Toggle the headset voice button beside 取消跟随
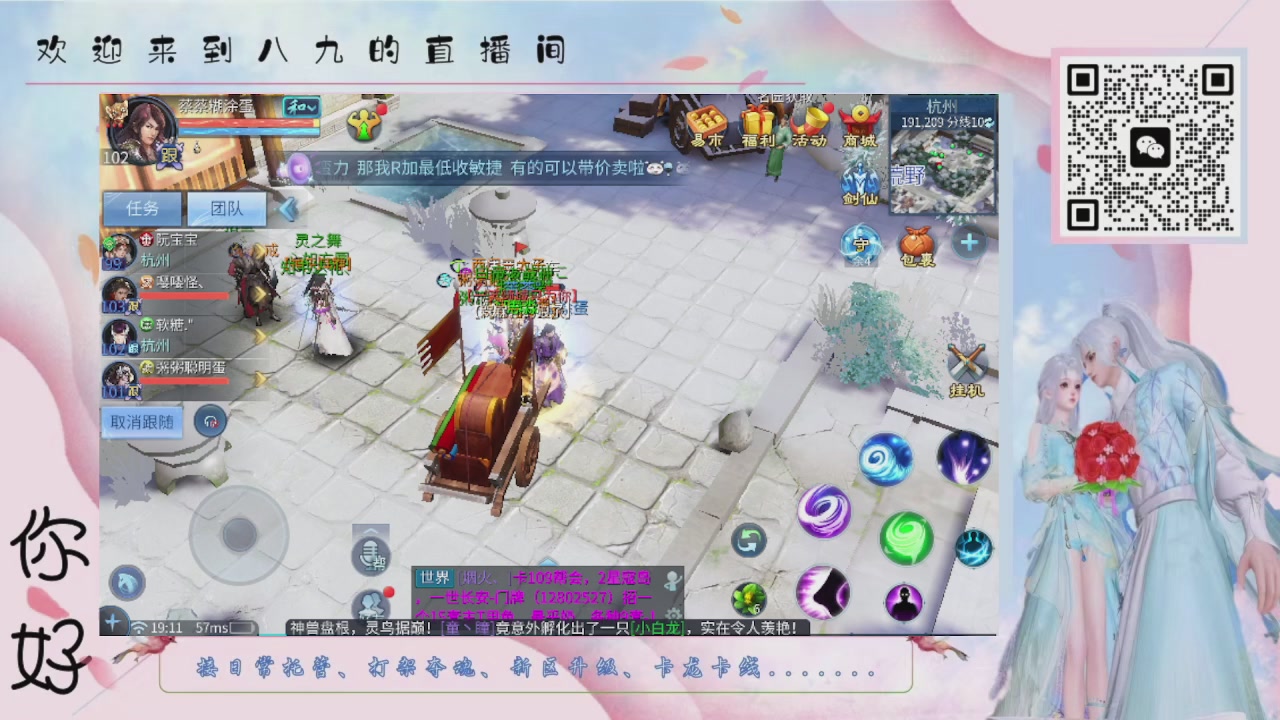The width and height of the screenshot is (1280, 720). pos(210,422)
